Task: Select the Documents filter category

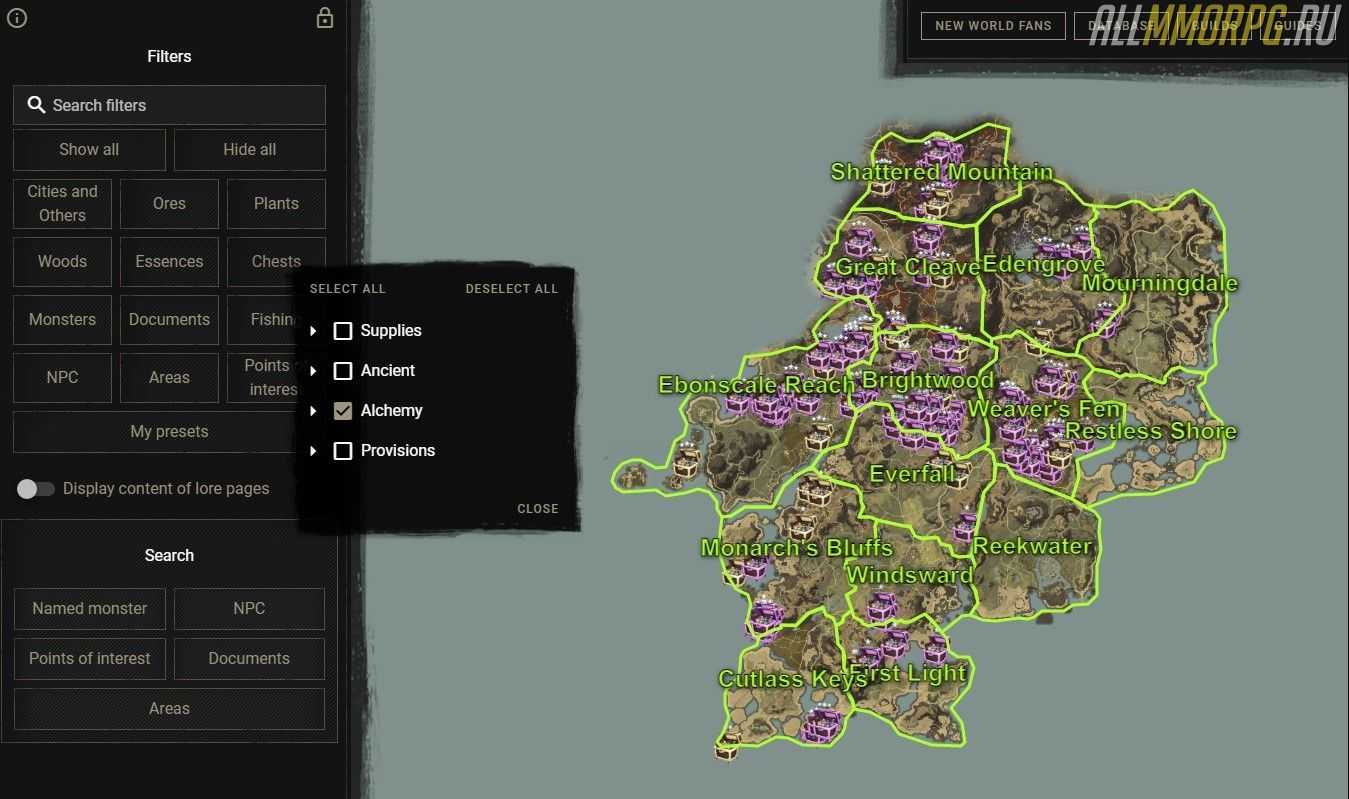Action: point(169,319)
